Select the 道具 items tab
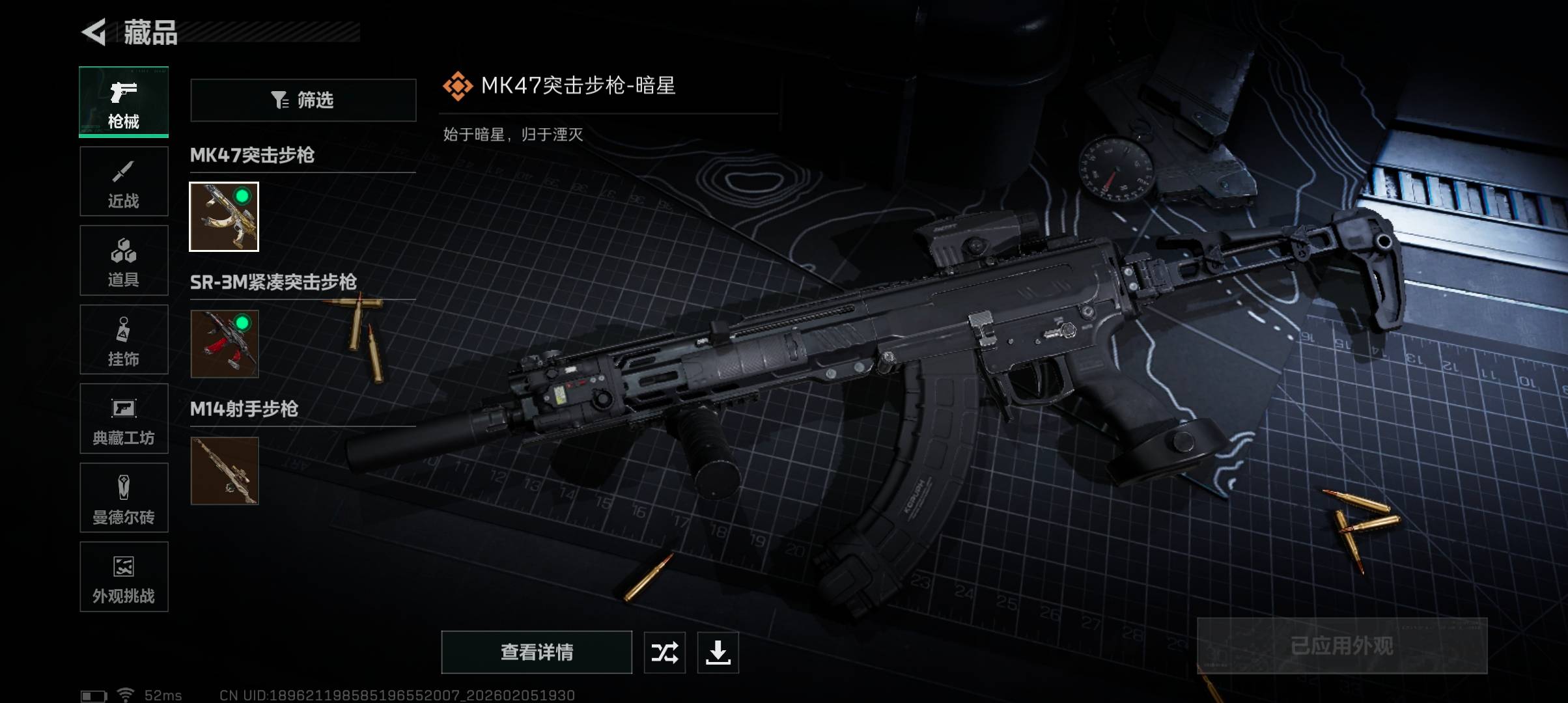The image size is (1568, 703). [x=124, y=260]
